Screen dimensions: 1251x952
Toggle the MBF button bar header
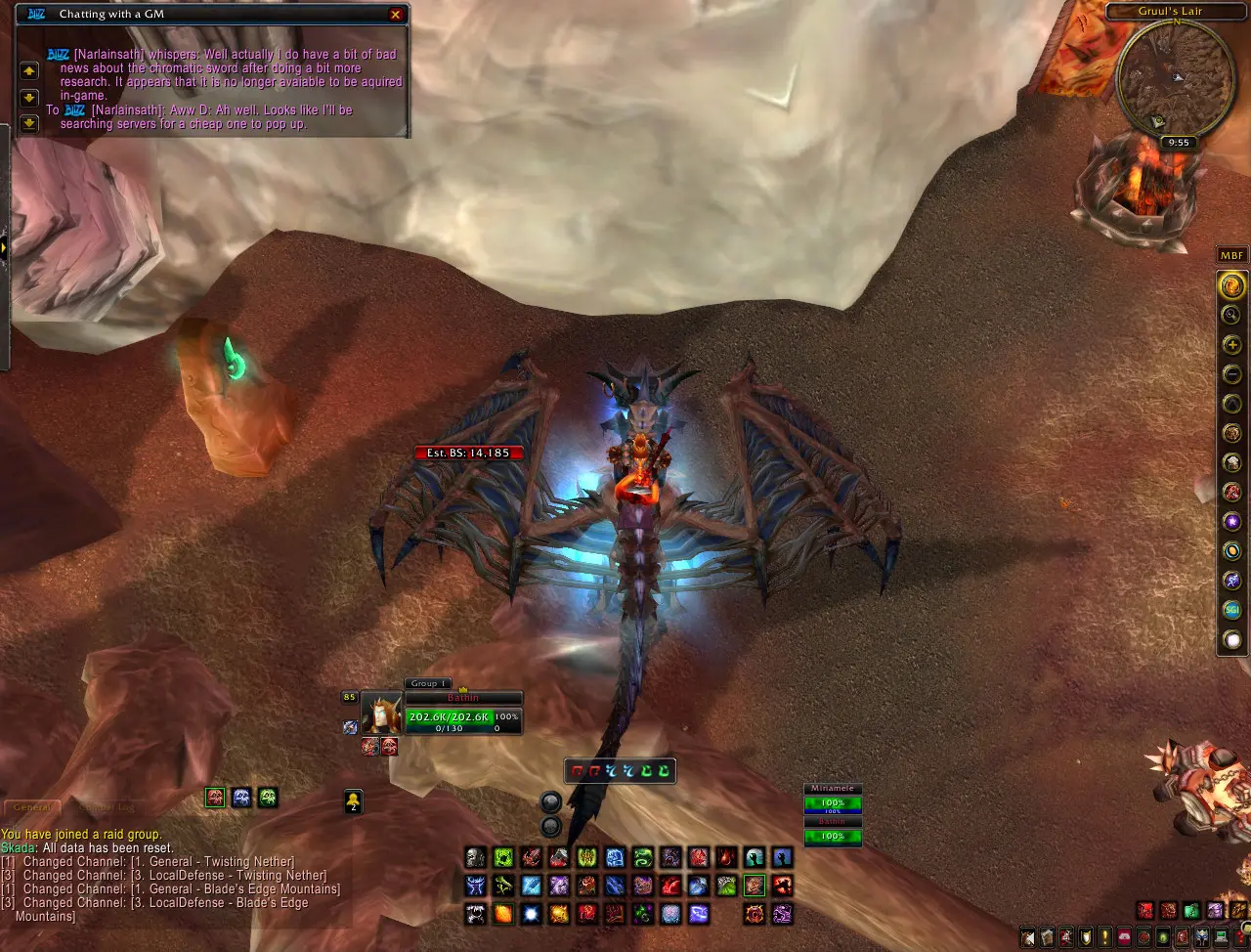point(1231,256)
